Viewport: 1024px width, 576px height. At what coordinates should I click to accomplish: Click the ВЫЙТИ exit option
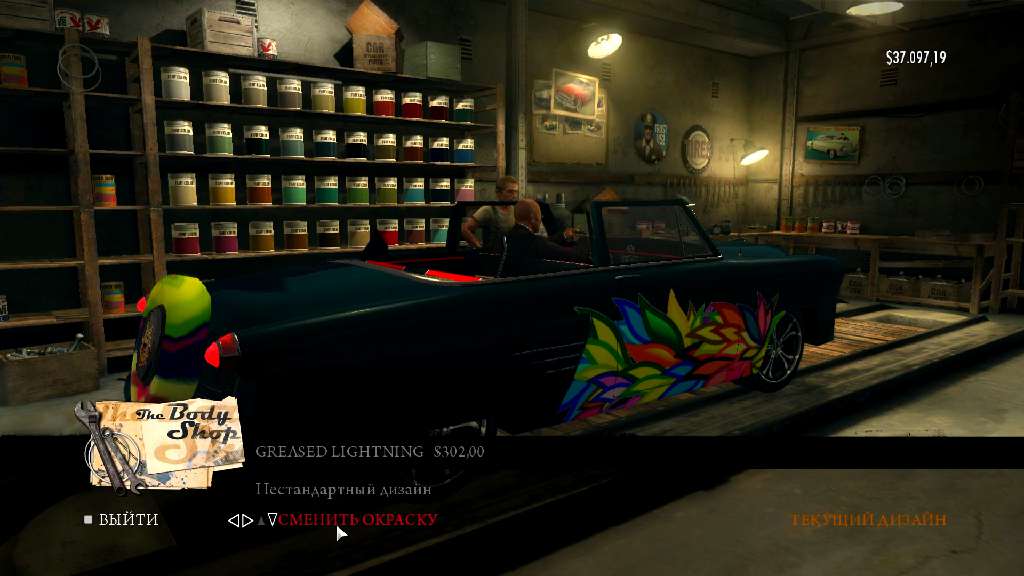[127, 520]
